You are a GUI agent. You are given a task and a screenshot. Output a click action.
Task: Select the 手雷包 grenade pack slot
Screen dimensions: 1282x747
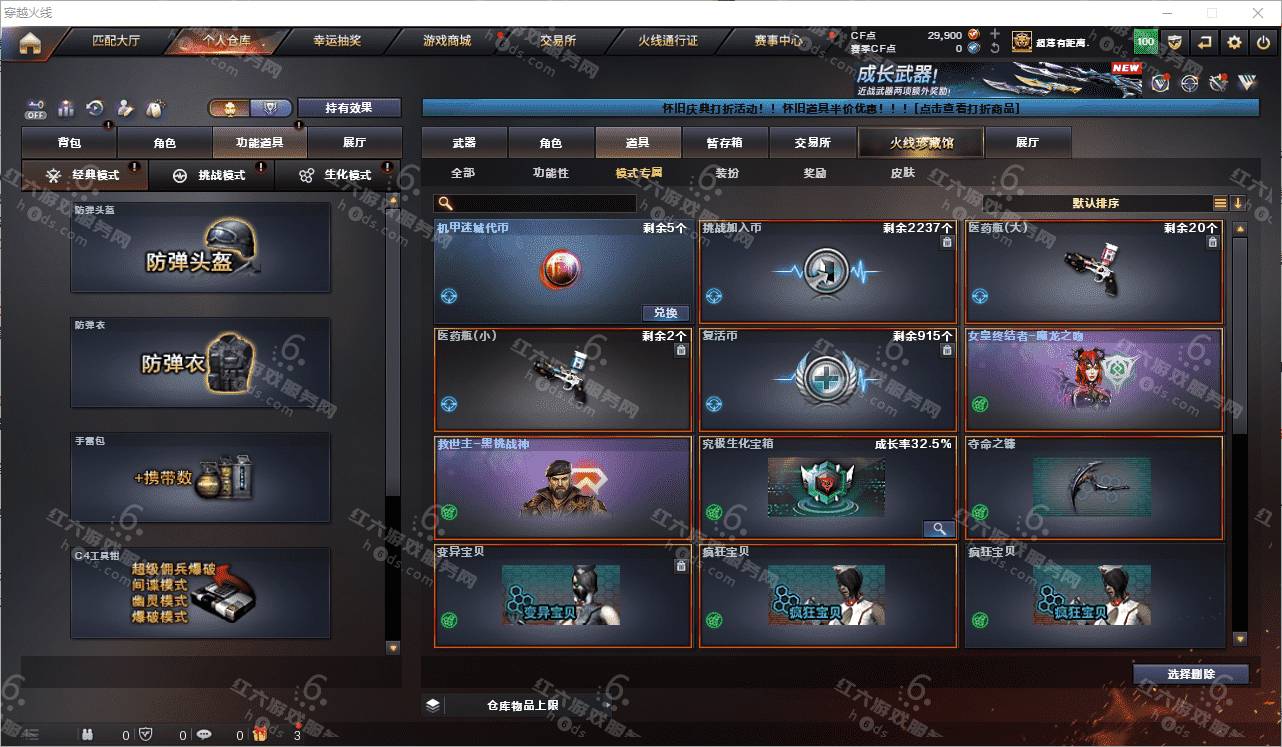[200, 477]
